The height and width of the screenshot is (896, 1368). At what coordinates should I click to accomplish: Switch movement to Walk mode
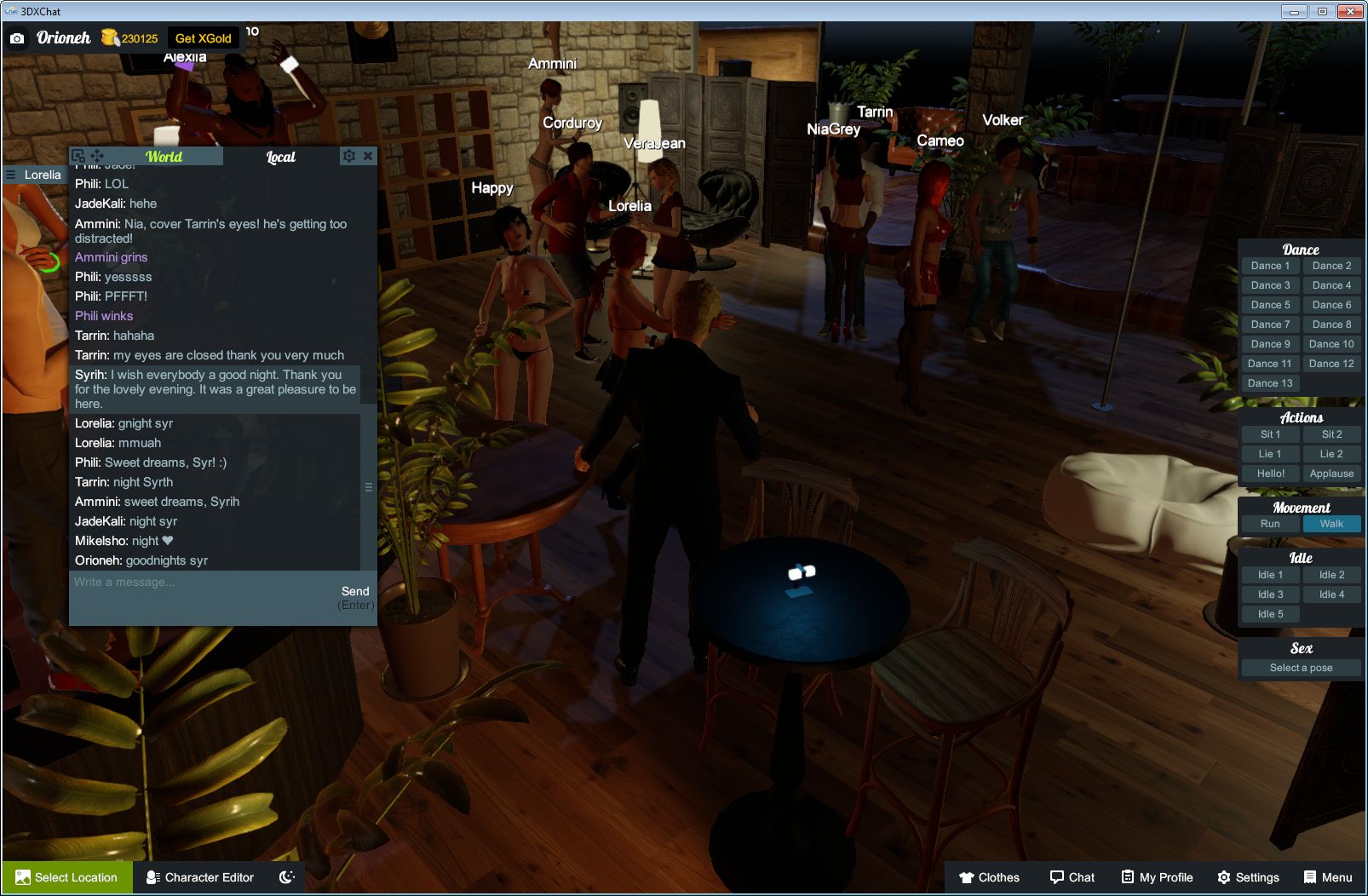tap(1331, 524)
